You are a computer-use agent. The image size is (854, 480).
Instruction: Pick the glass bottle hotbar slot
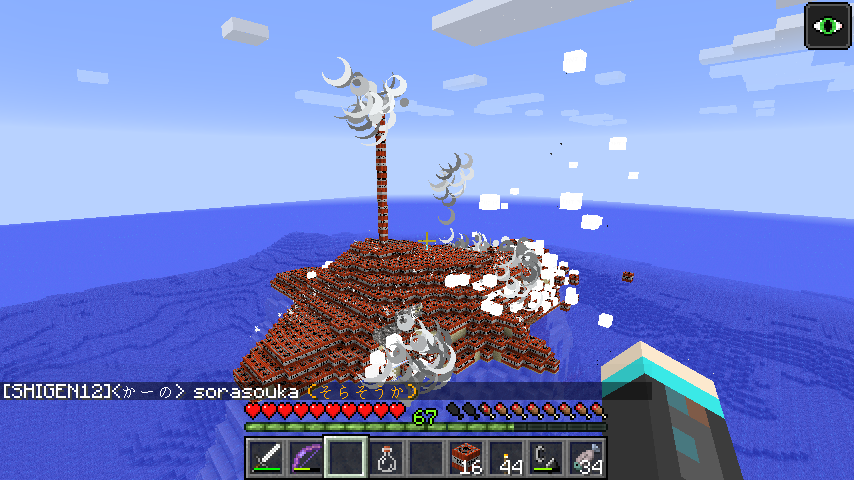tap(387, 458)
